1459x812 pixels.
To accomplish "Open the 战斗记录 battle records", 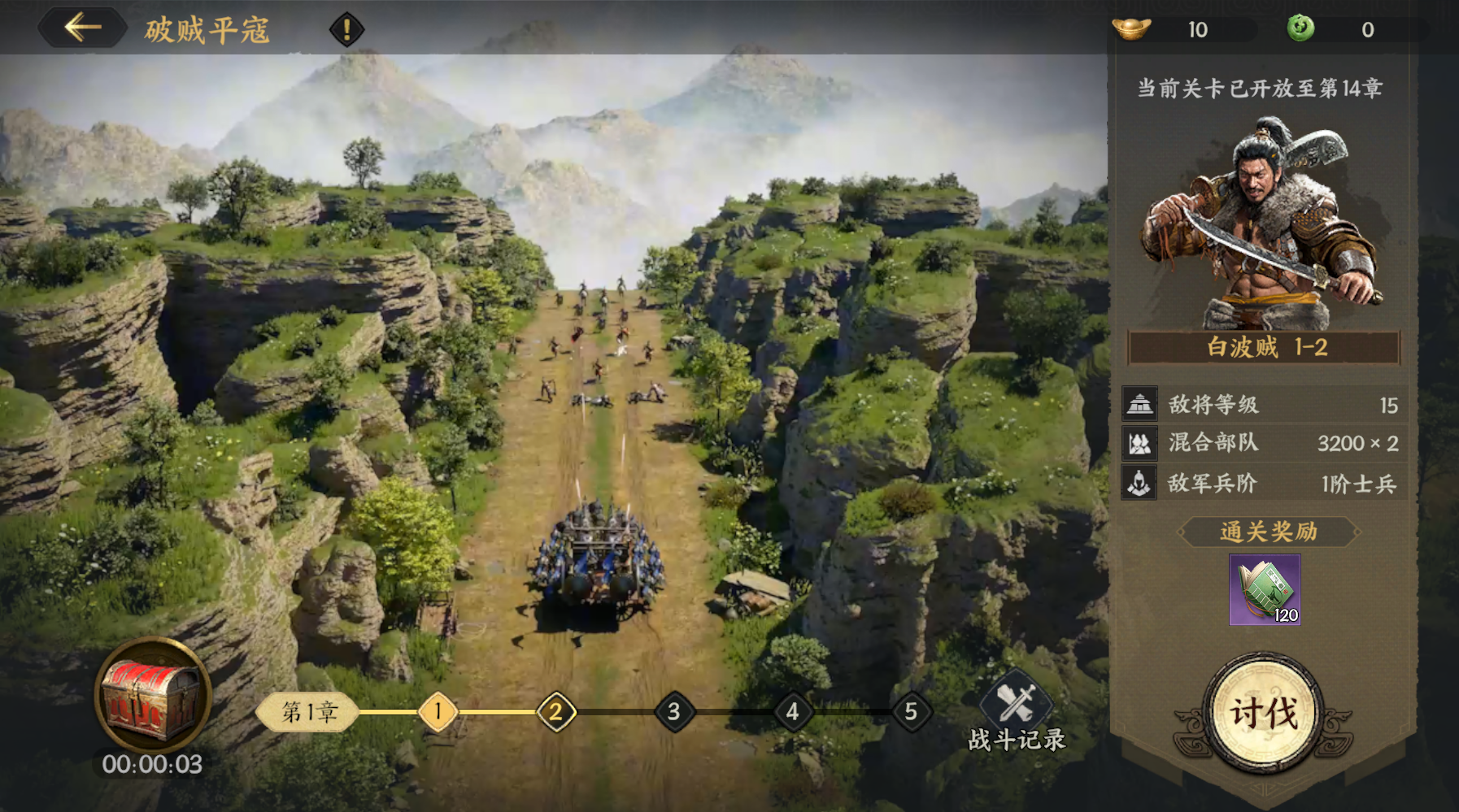I will [1017, 711].
